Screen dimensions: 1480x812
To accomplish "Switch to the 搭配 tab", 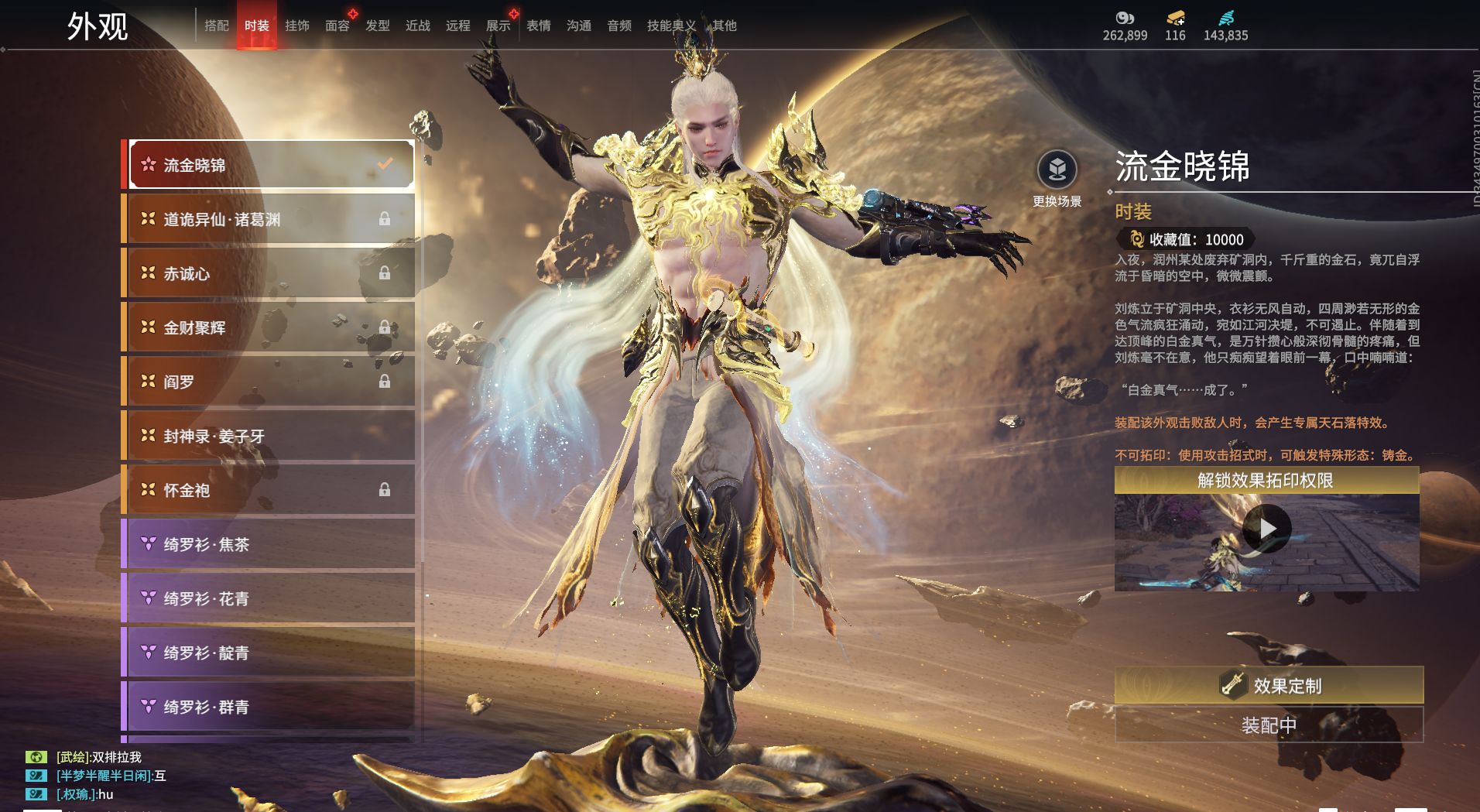I will coord(216,26).
